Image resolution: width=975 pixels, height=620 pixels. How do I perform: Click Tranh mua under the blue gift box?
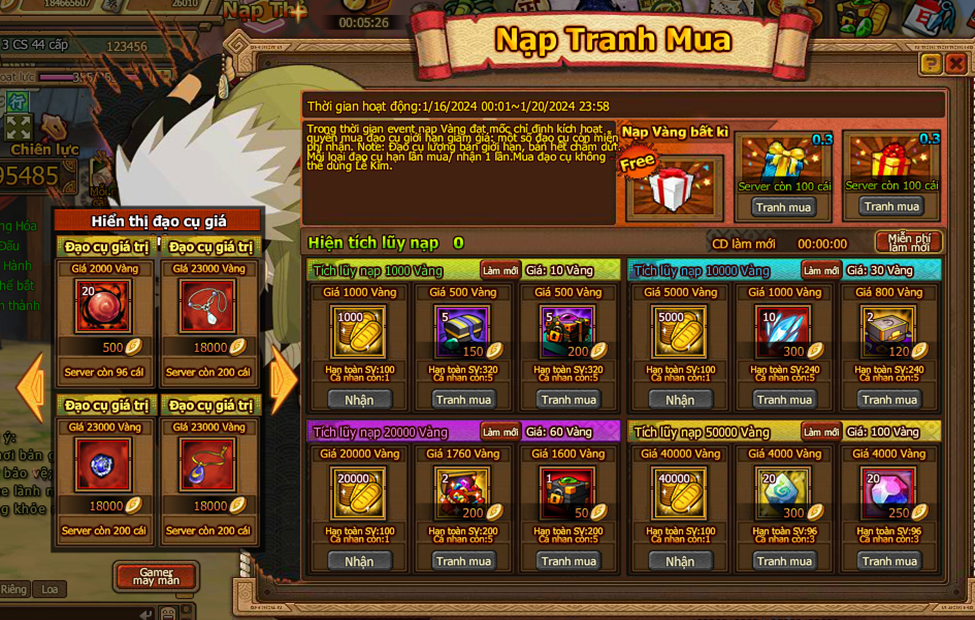[x=784, y=207]
